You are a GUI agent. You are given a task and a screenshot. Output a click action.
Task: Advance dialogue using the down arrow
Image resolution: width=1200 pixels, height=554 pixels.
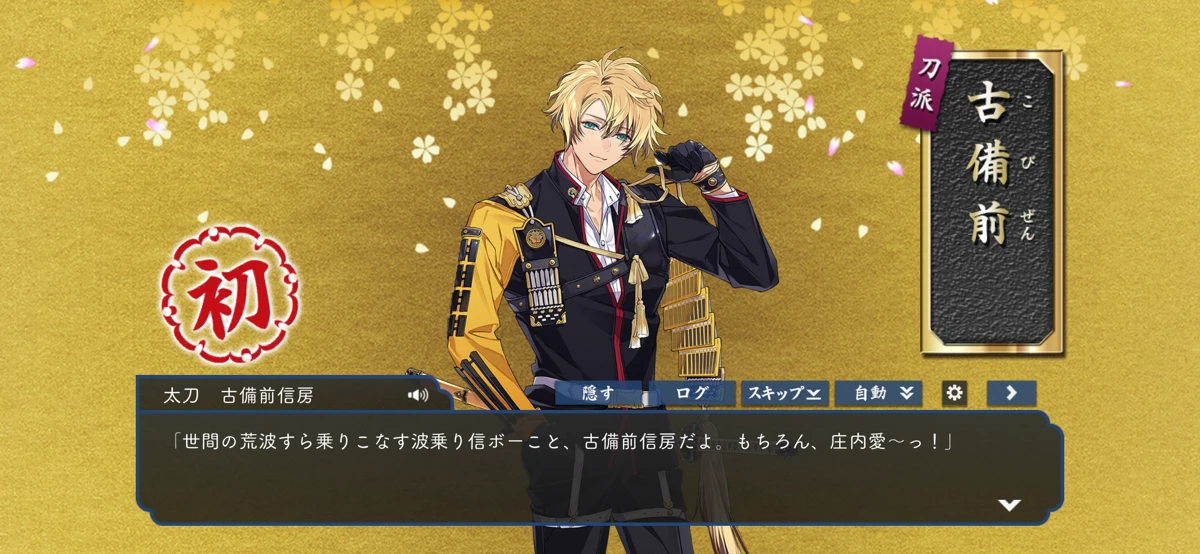click(1009, 505)
